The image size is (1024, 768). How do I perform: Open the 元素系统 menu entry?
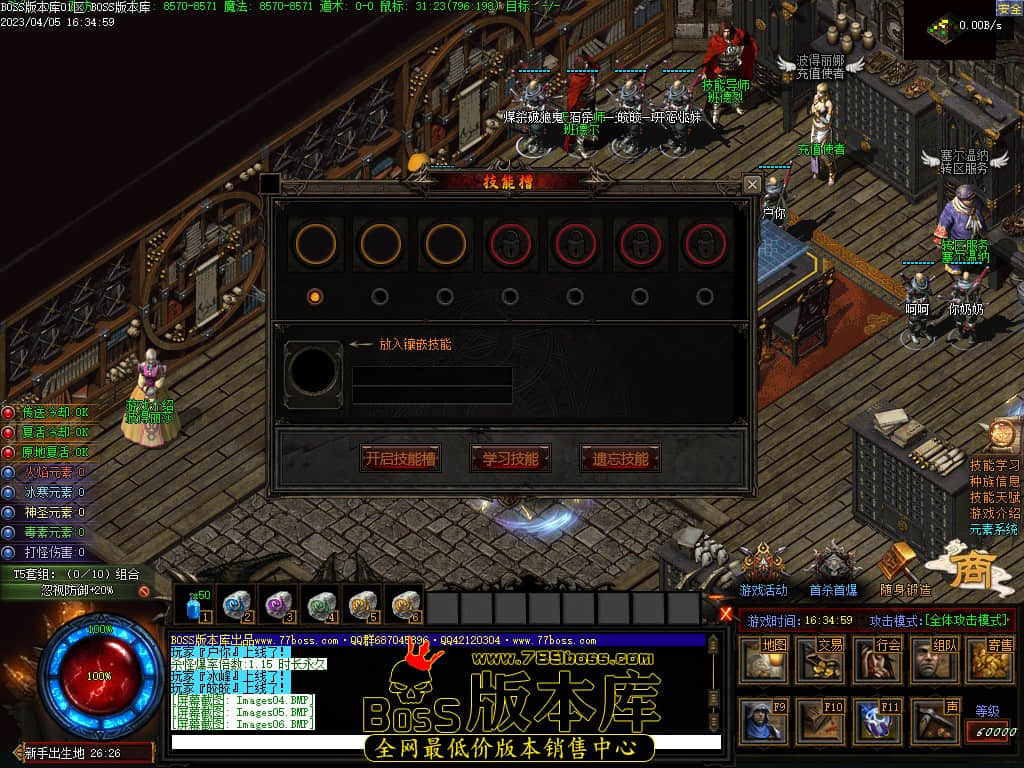[x=995, y=529]
